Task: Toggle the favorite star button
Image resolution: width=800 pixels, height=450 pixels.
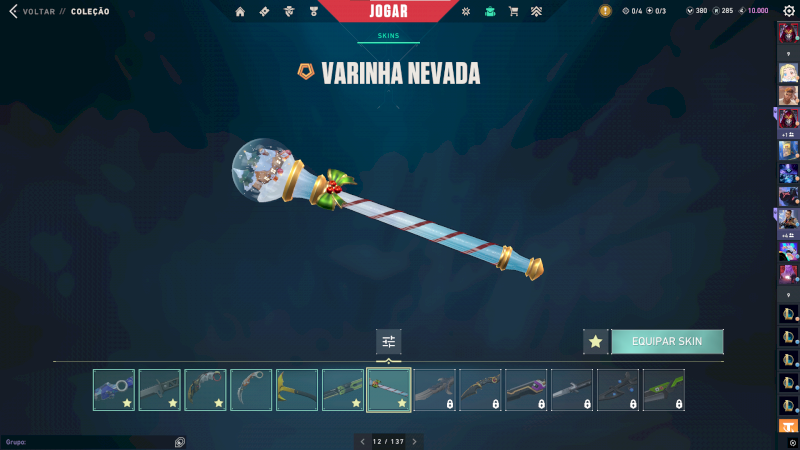Action: pos(596,341)
